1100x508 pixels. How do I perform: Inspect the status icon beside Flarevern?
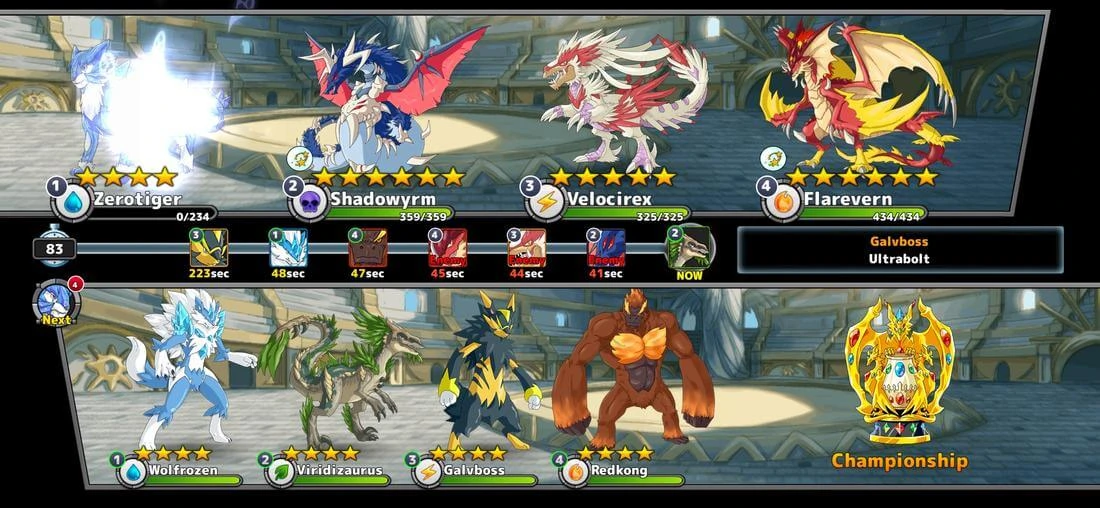770,158
